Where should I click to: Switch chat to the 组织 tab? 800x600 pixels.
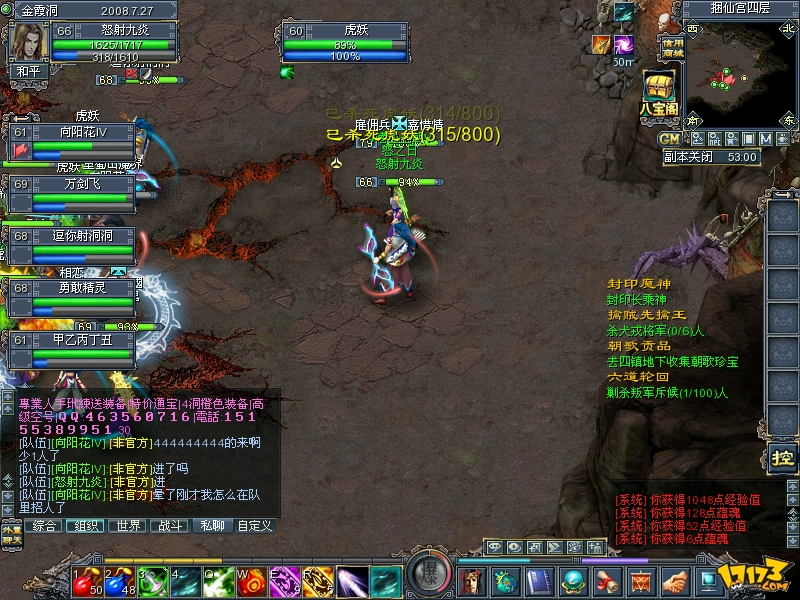[x=87, y=525]
